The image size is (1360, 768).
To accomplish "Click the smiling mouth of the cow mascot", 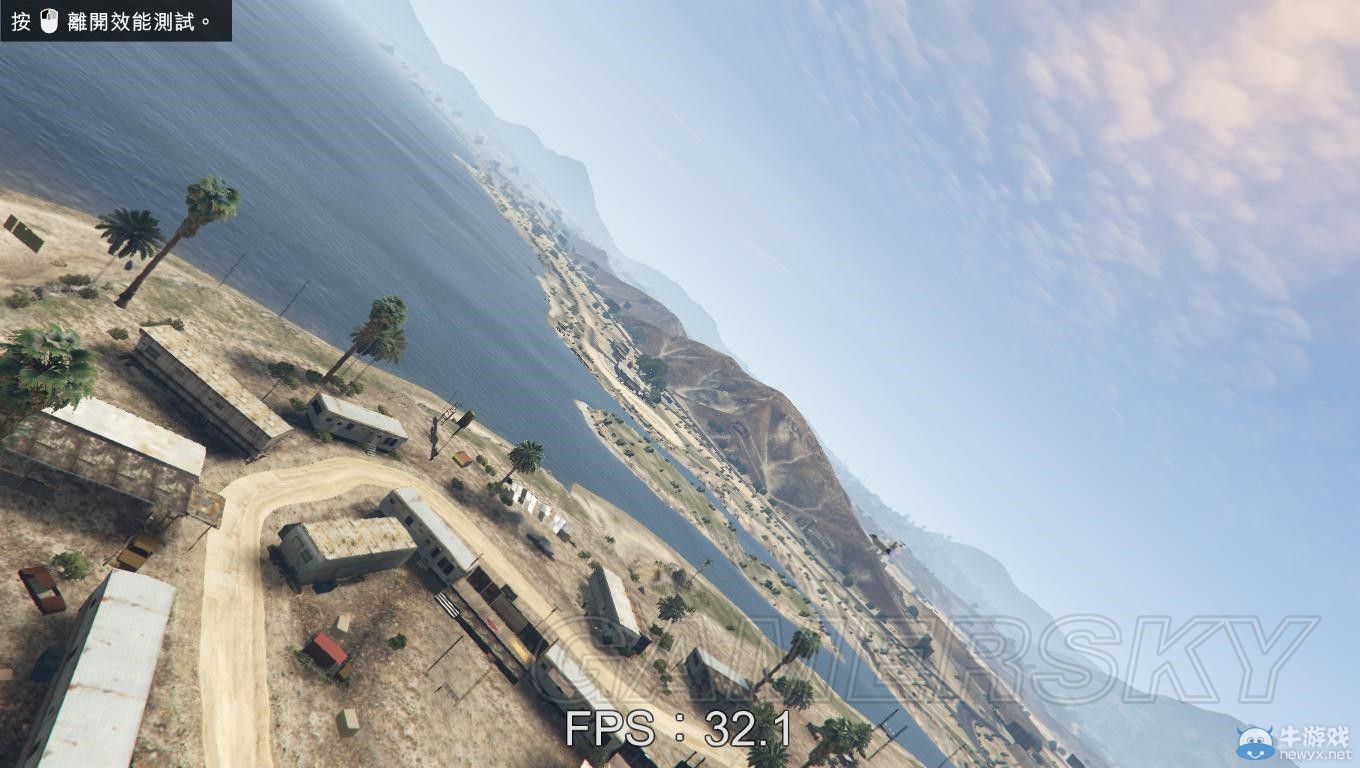I will click(1255, 756).
